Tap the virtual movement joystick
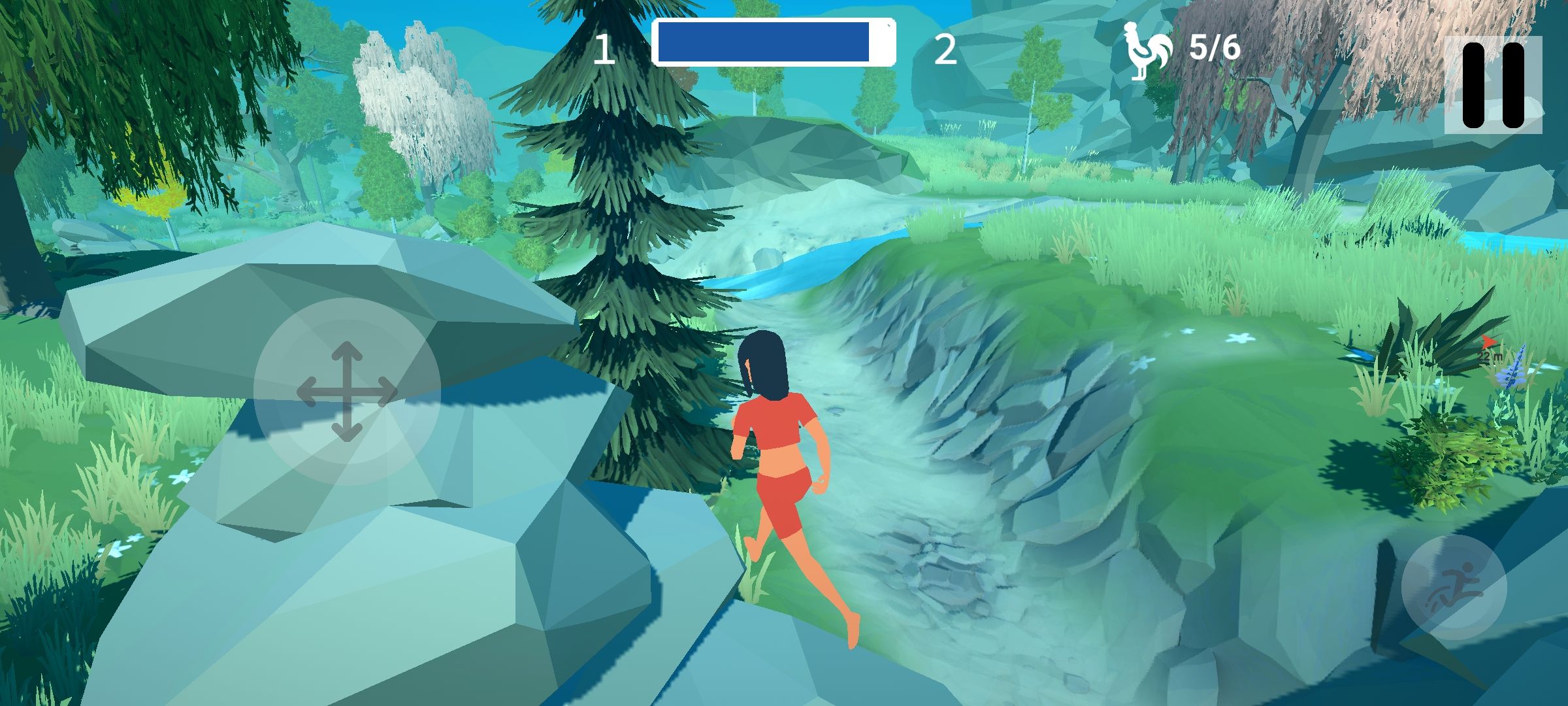This screenshot has height=706, width=1568. (347, 392)
